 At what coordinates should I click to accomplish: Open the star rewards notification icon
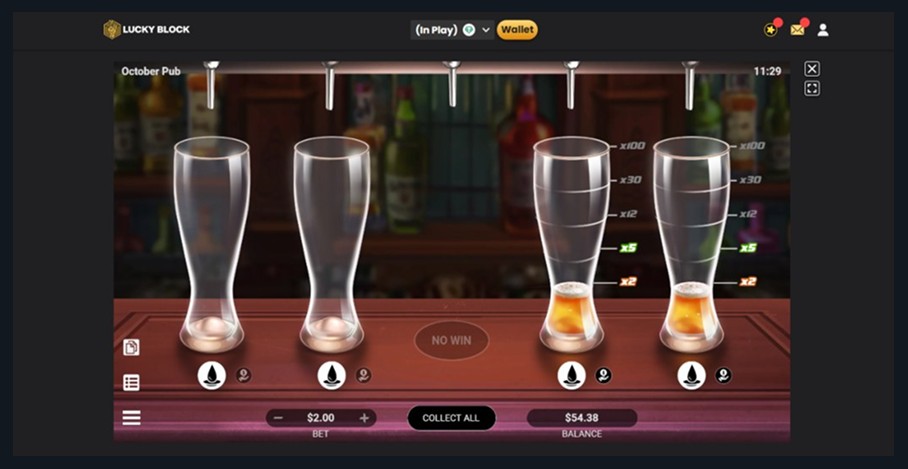[x=770, y=30]
